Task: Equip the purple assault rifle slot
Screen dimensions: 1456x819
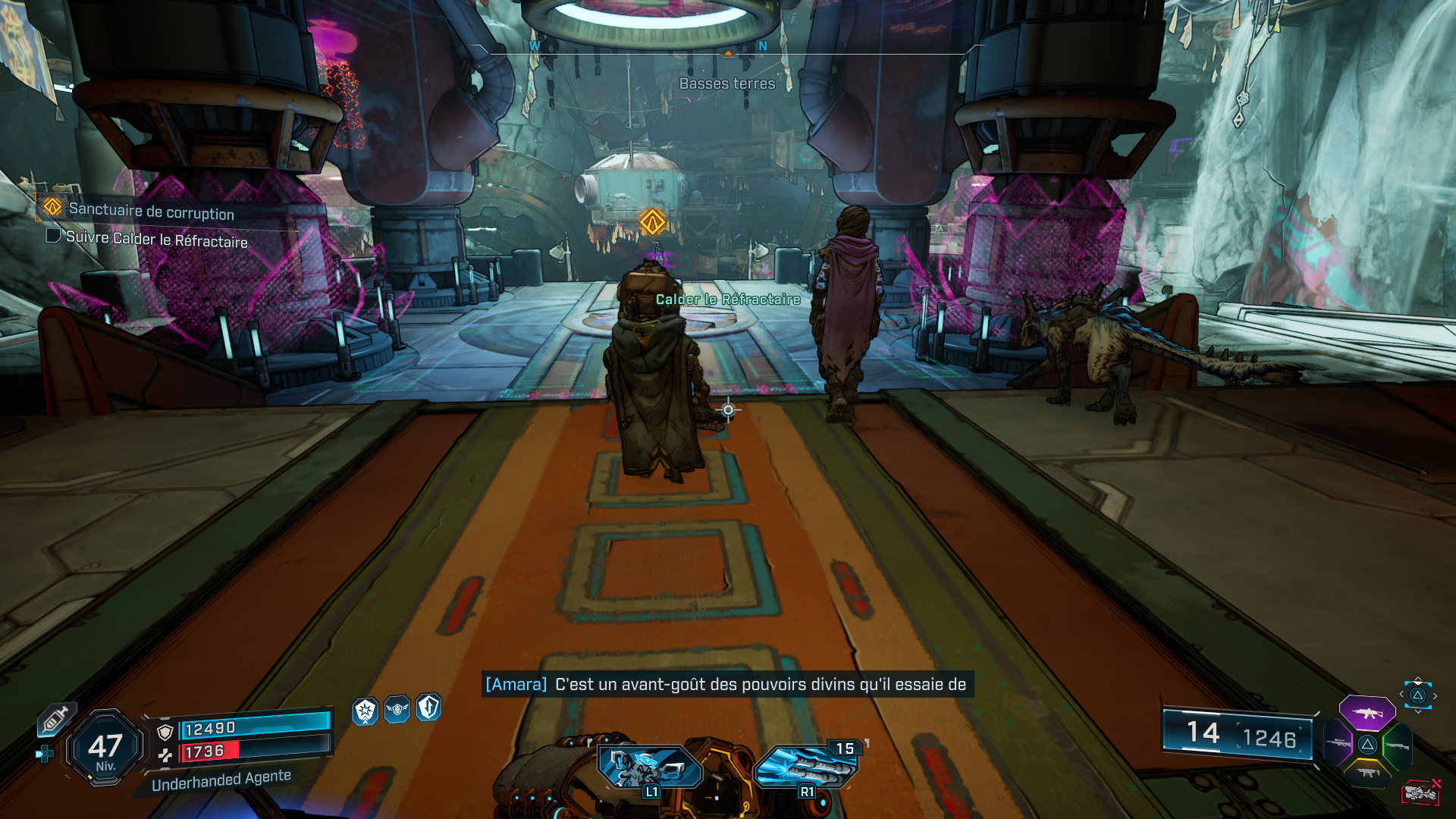Action: point(1367,713)
